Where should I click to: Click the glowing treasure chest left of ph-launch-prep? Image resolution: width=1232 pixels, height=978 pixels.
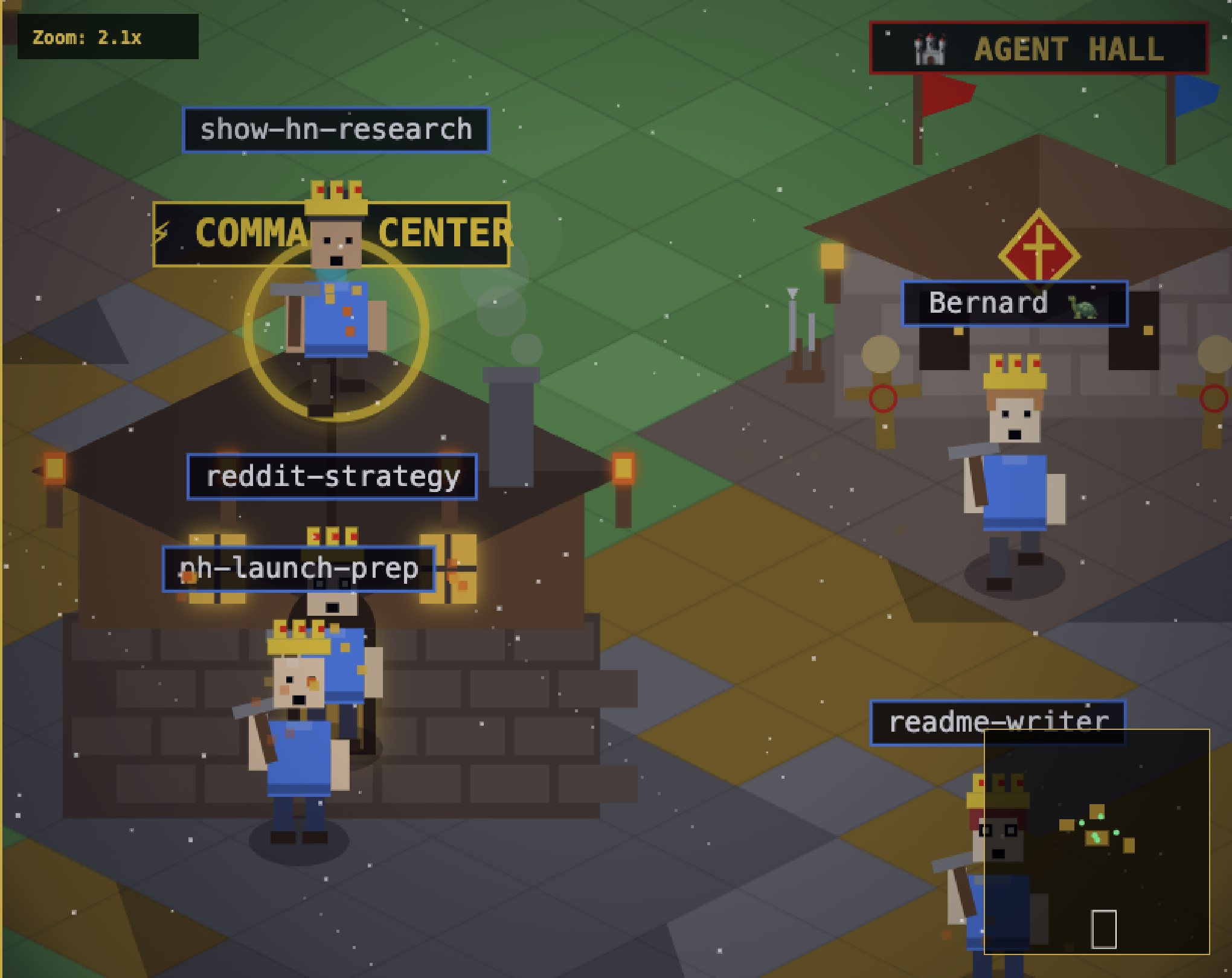point(219,567)
